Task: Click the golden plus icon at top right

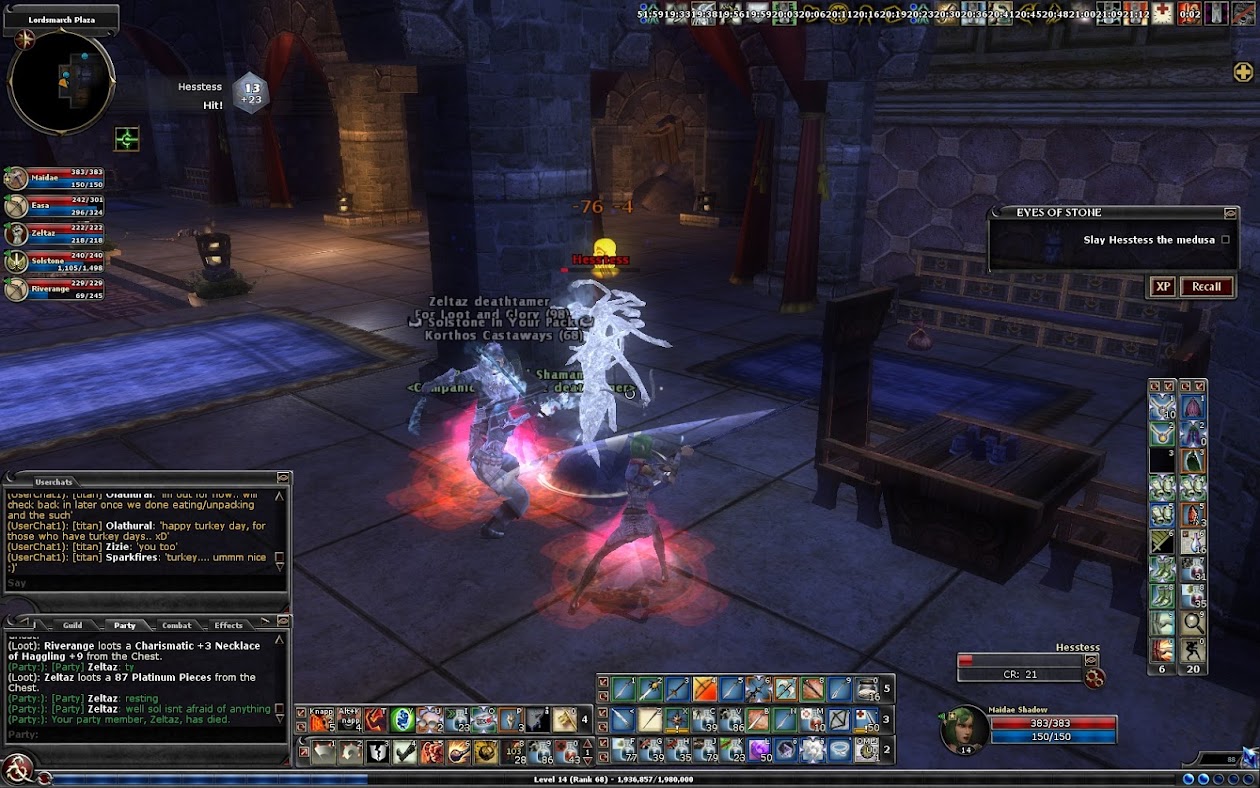Action: [x=1243, y=72]
